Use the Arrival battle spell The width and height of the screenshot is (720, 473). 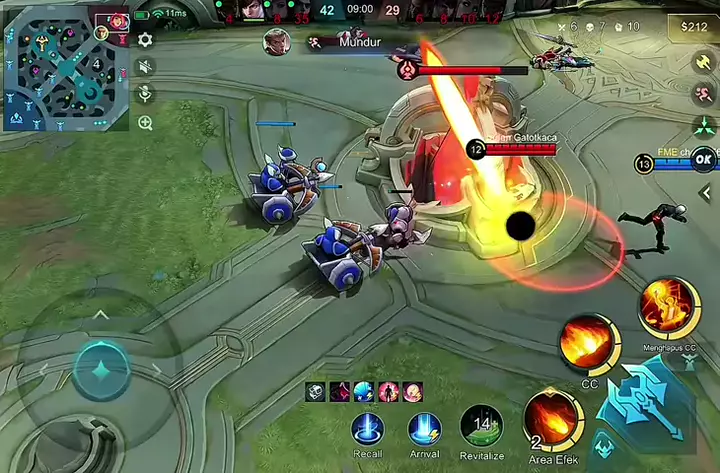click(x=425, y=429)
